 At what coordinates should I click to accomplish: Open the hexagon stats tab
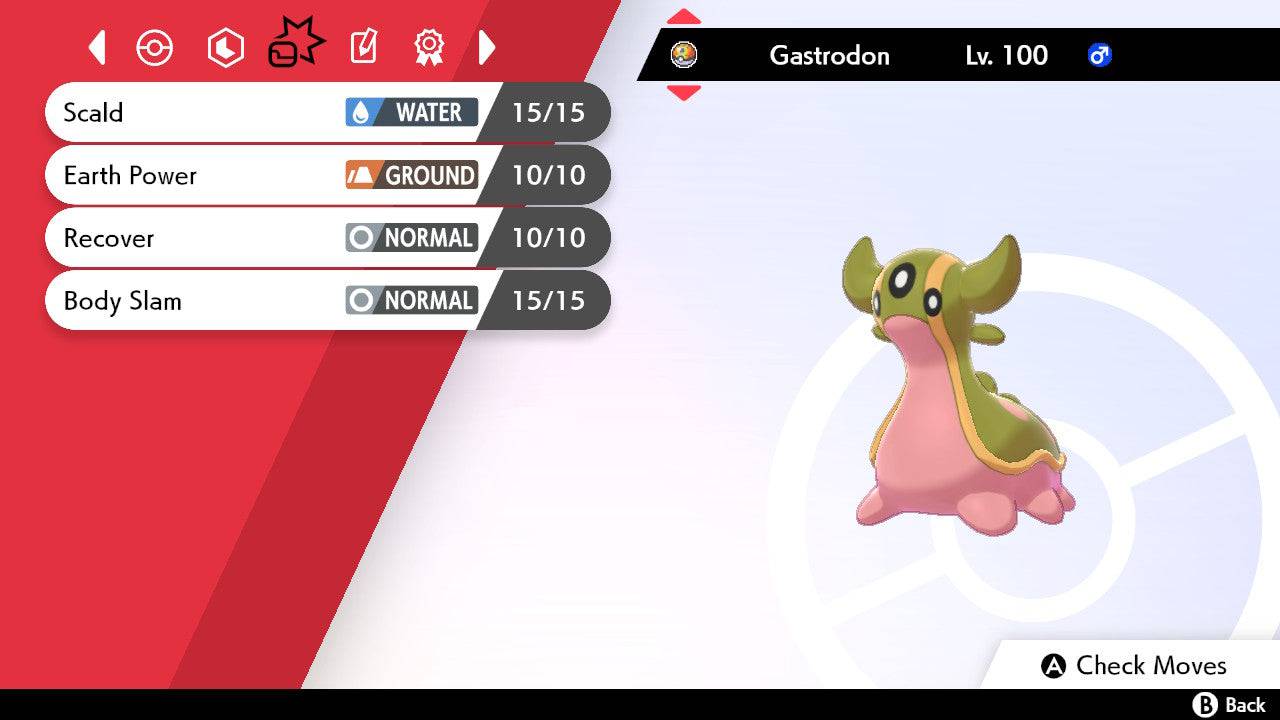pos(225,48)
